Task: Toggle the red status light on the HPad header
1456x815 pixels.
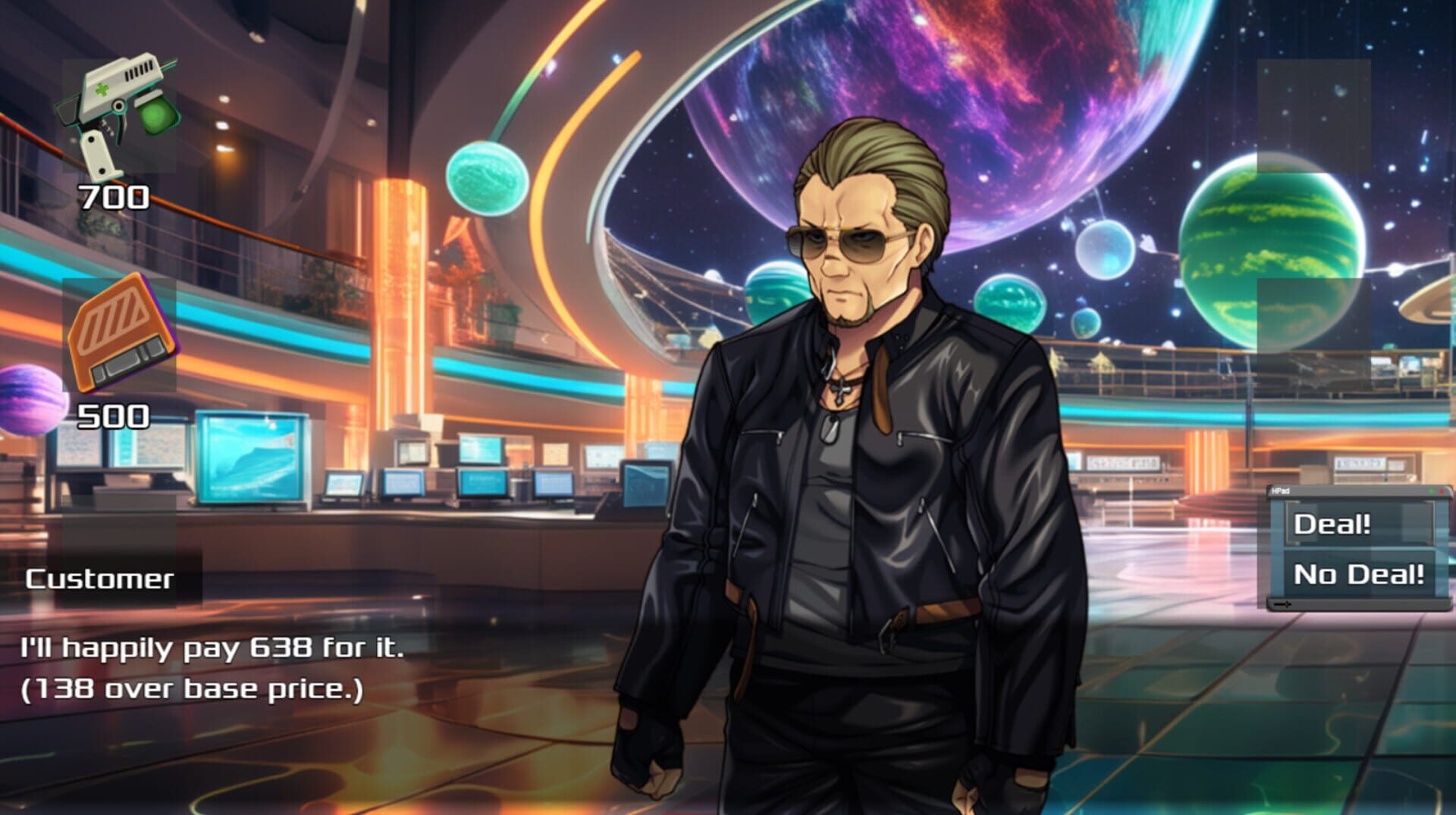Action: click(1442, 491)
